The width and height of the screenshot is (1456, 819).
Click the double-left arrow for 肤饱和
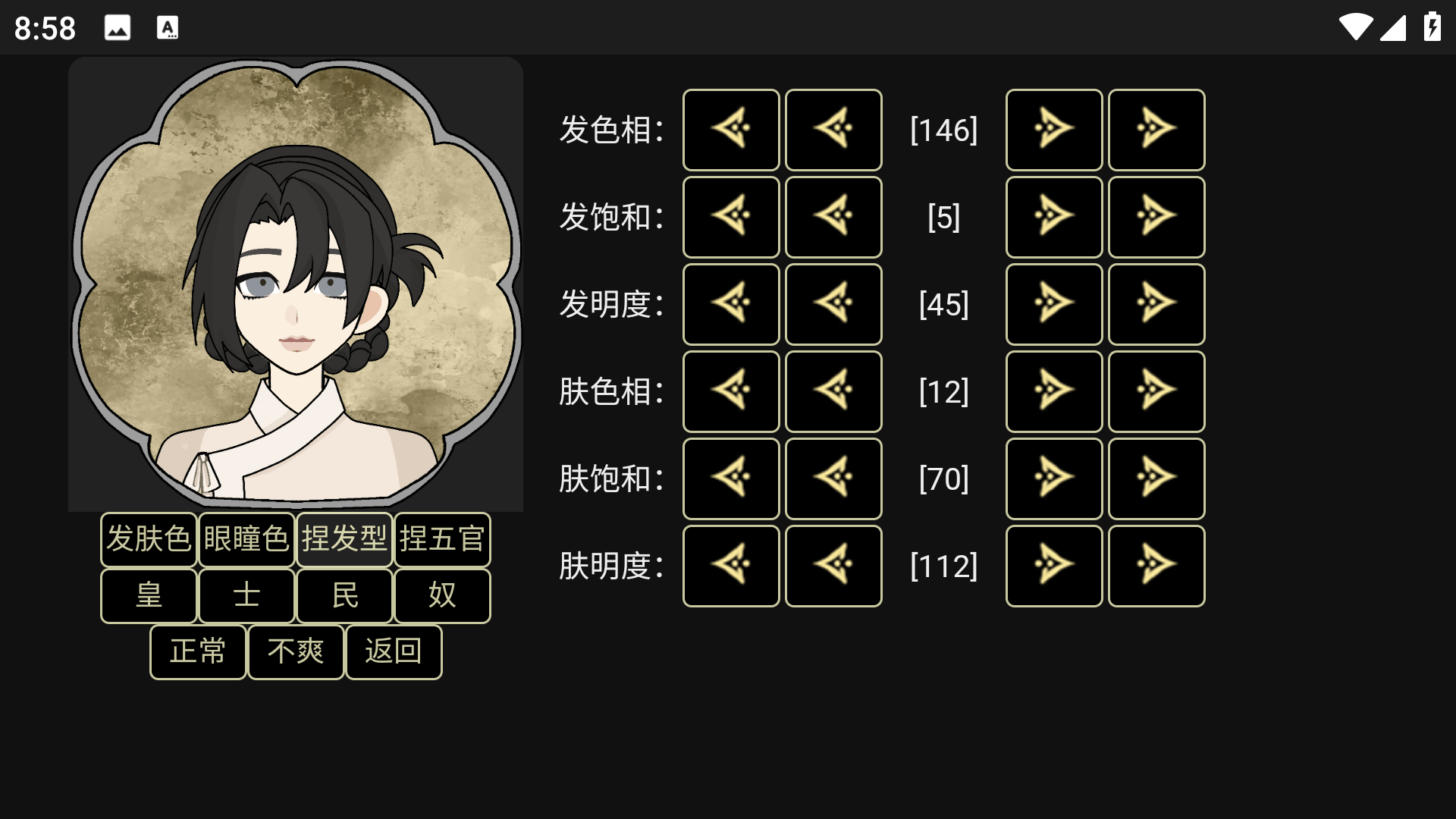coord(730,479)
